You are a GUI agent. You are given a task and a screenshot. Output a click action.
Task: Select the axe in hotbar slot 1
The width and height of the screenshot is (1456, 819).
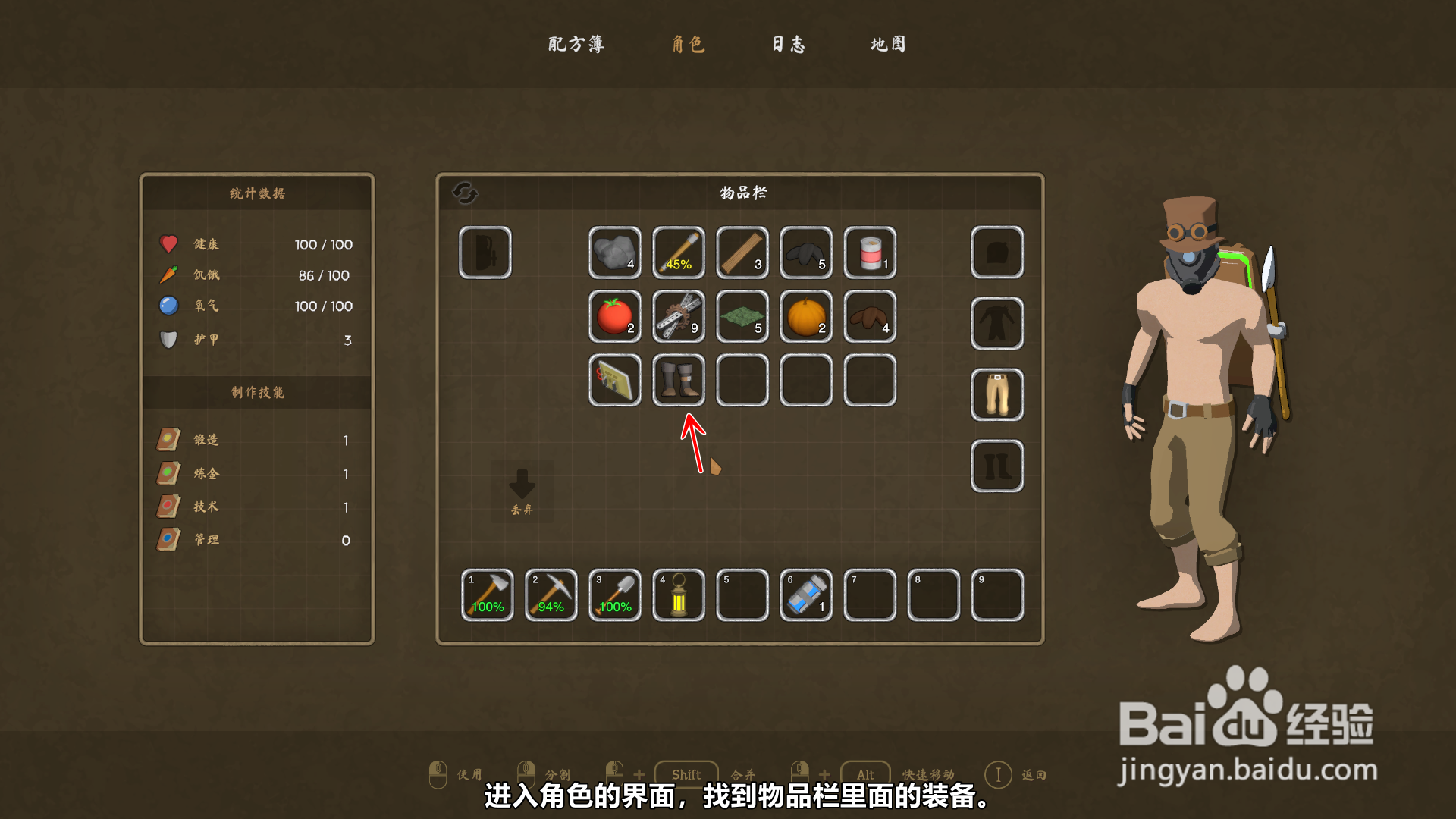pos(487,595)
